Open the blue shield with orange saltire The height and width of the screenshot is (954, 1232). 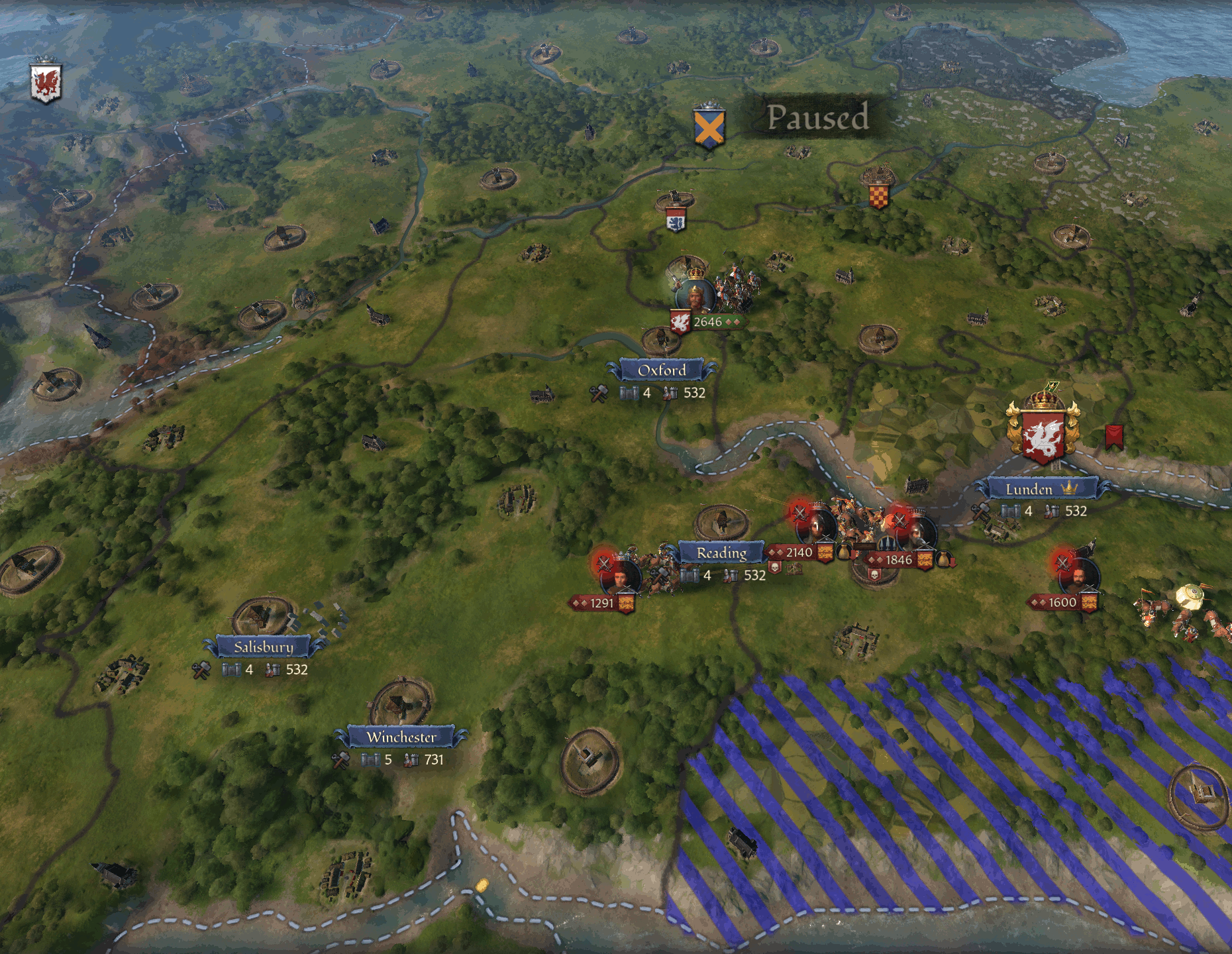709,127
